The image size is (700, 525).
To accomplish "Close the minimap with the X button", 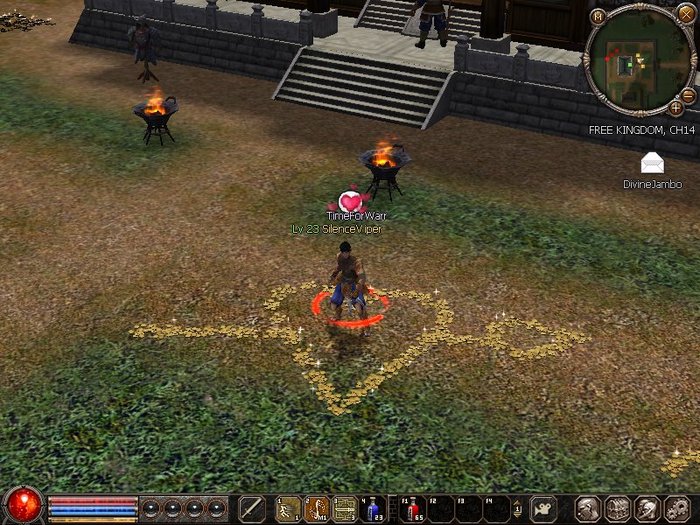I will (686, 15).
